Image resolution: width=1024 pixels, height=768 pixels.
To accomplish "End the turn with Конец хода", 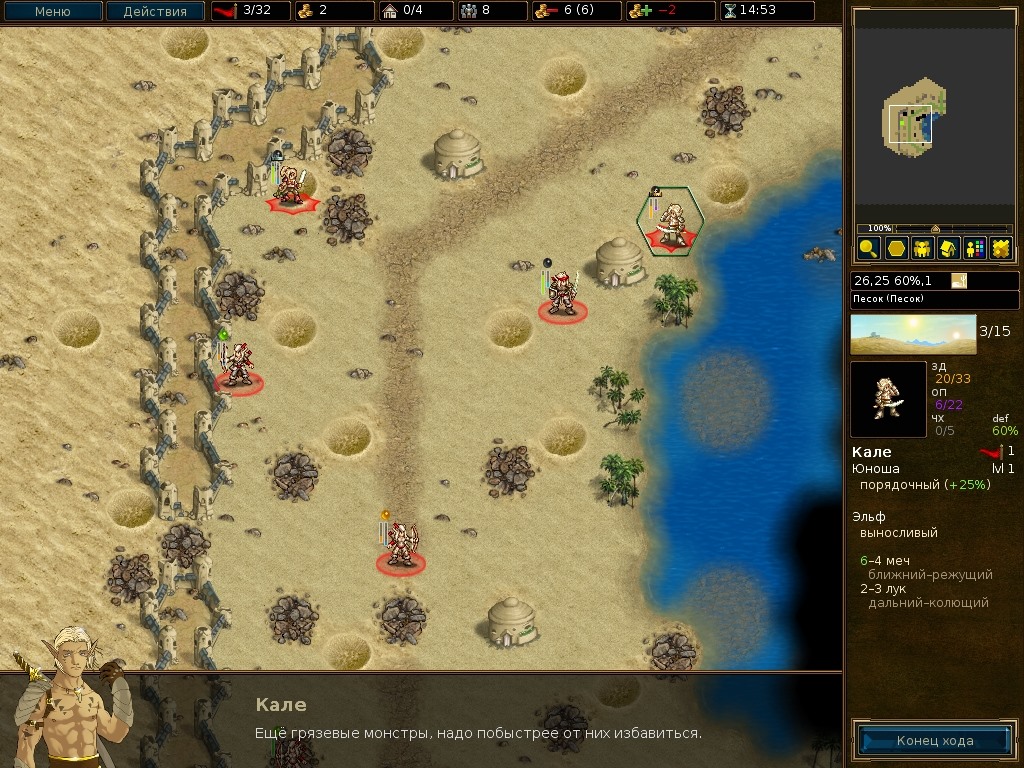I will click(934, 741).
